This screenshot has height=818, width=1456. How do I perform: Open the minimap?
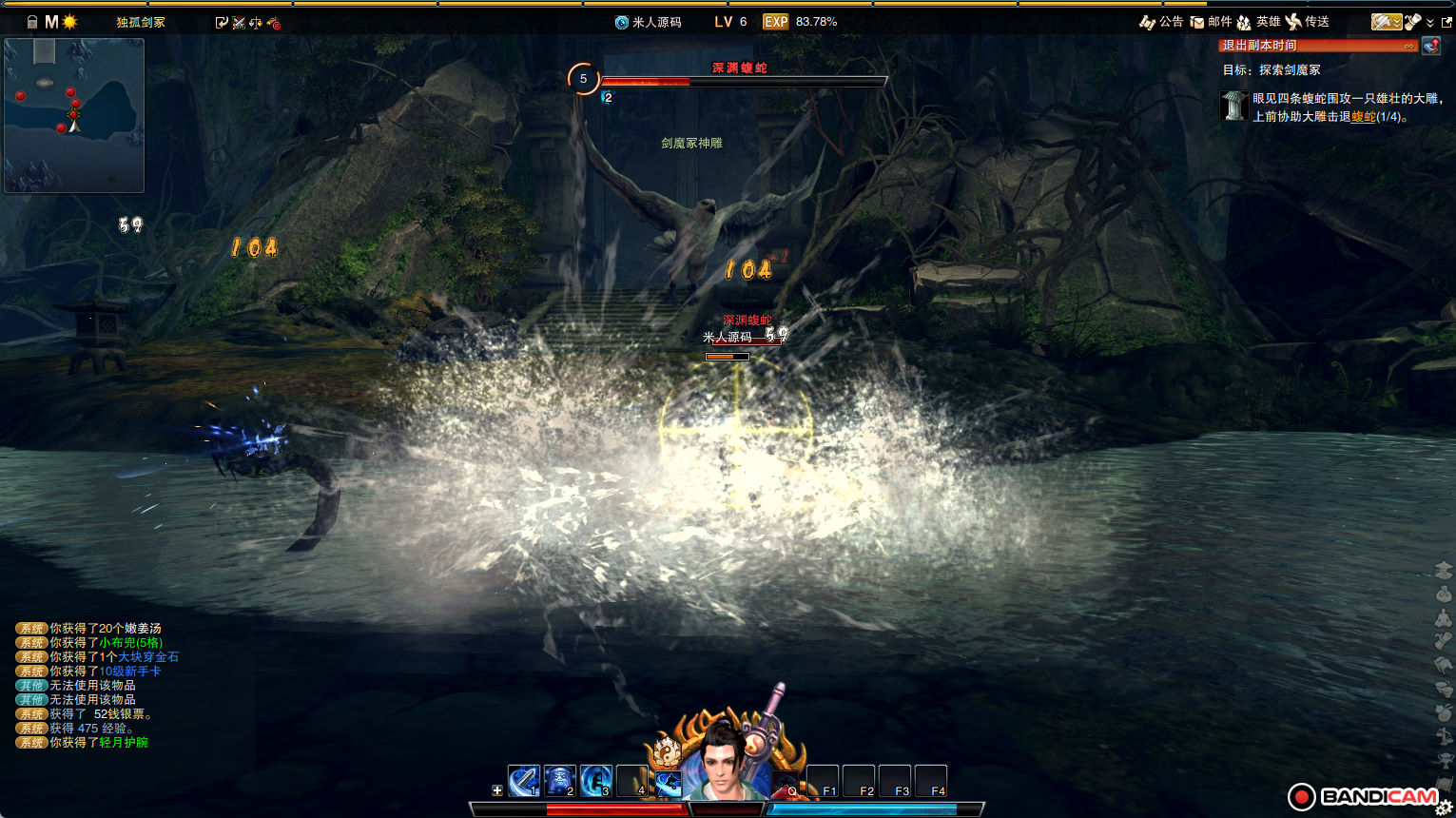pyautogui.click(x=74, y=115)
